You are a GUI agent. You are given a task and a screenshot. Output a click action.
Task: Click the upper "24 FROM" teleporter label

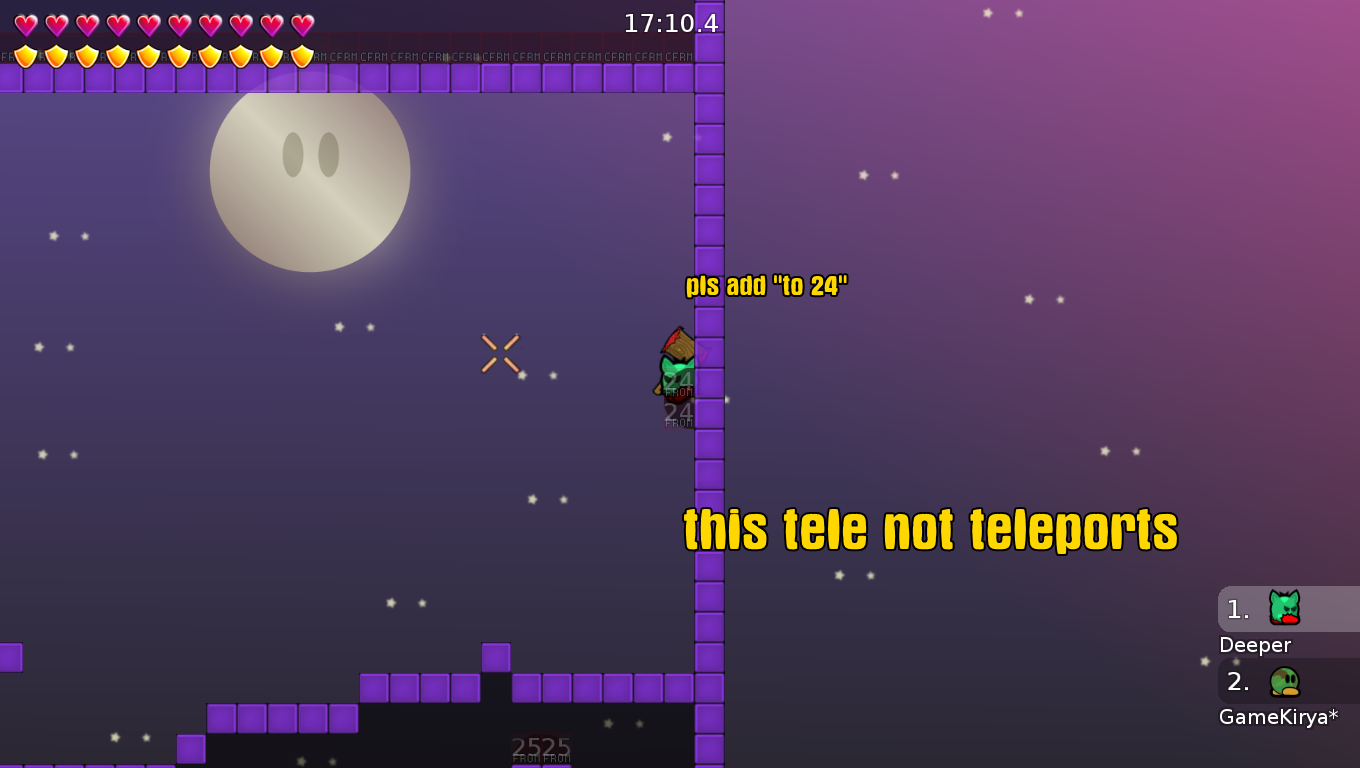coord(678,383)
